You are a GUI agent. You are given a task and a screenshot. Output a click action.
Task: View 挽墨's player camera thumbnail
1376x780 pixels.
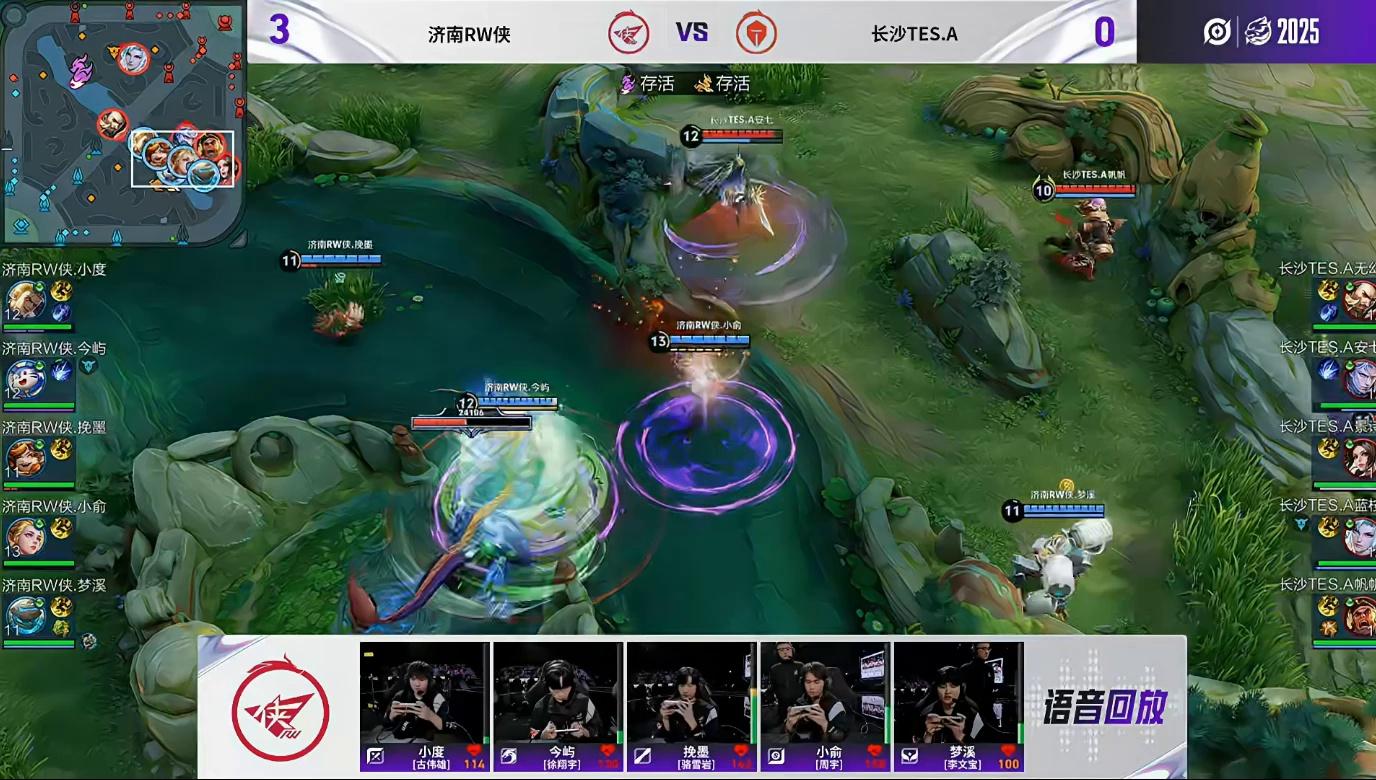(x=691, y=692)
